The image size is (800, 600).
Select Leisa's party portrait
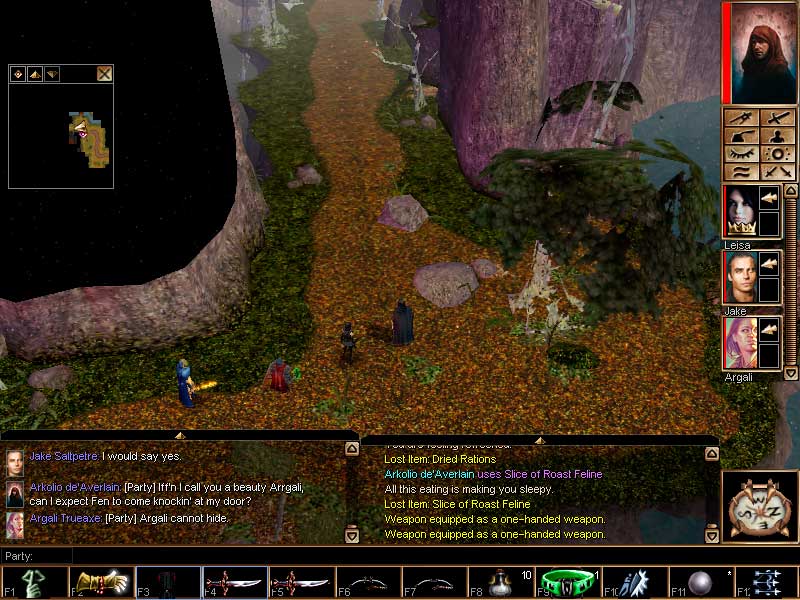(x=741, y=211)
